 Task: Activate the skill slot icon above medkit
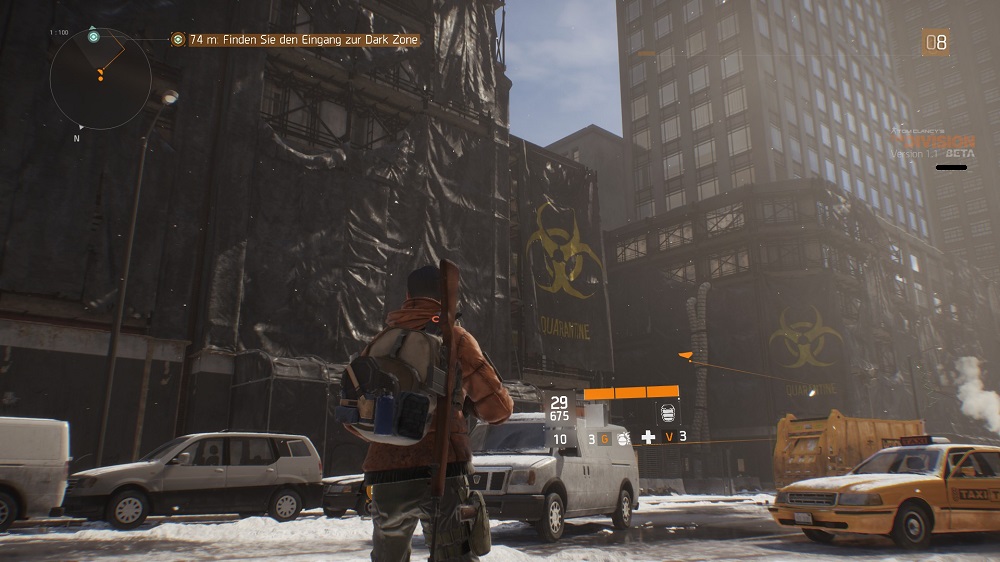668,412
